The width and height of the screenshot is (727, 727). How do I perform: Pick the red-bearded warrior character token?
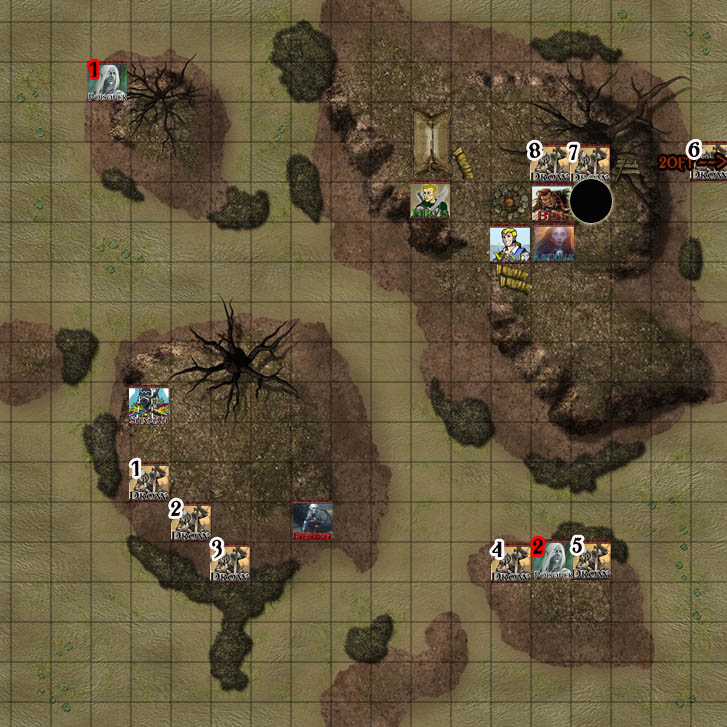point(551,203)
